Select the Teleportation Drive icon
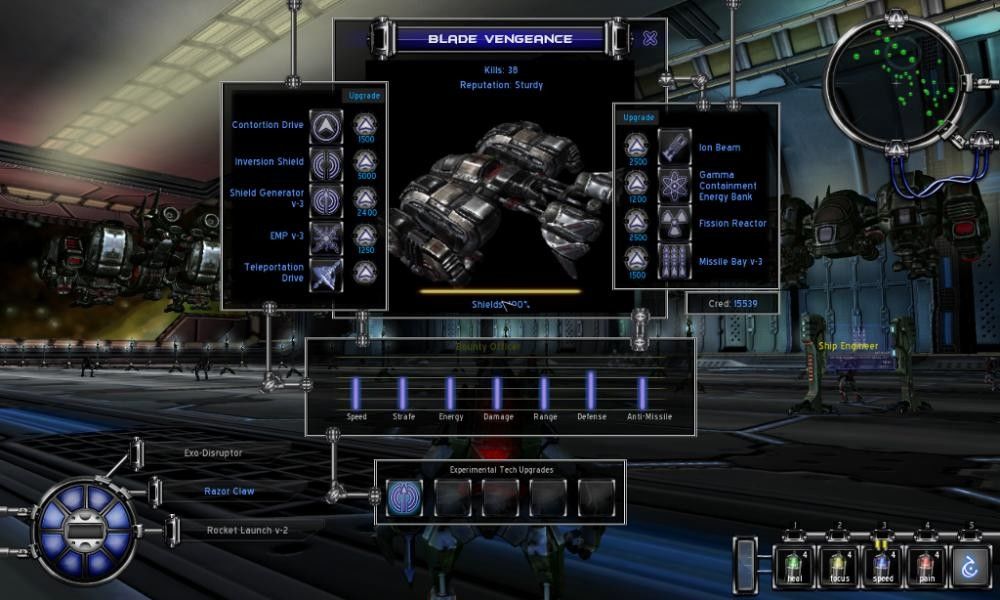The width and height of the screenshot is (1000, 600). point(326,273)
